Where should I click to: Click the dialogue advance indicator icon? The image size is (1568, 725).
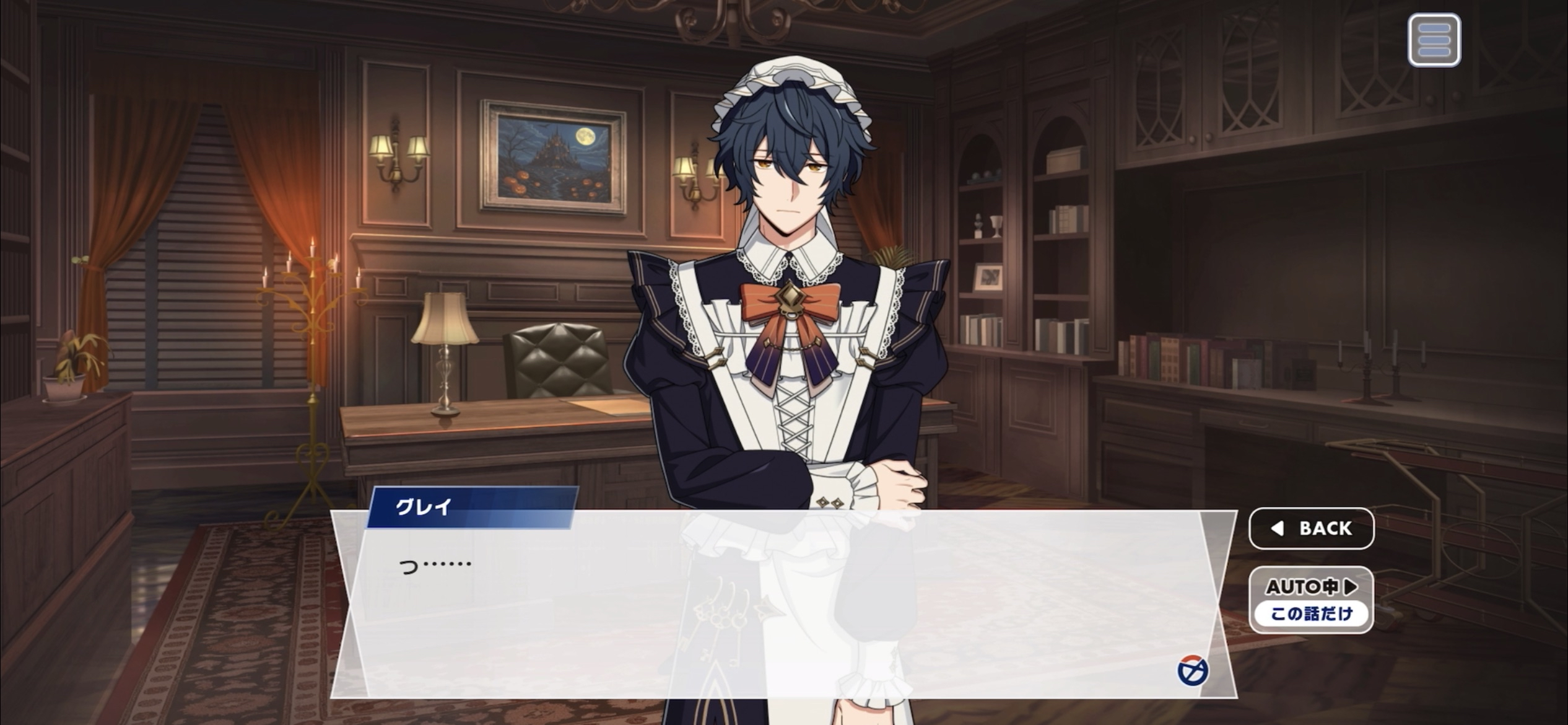pos(1192,671)
